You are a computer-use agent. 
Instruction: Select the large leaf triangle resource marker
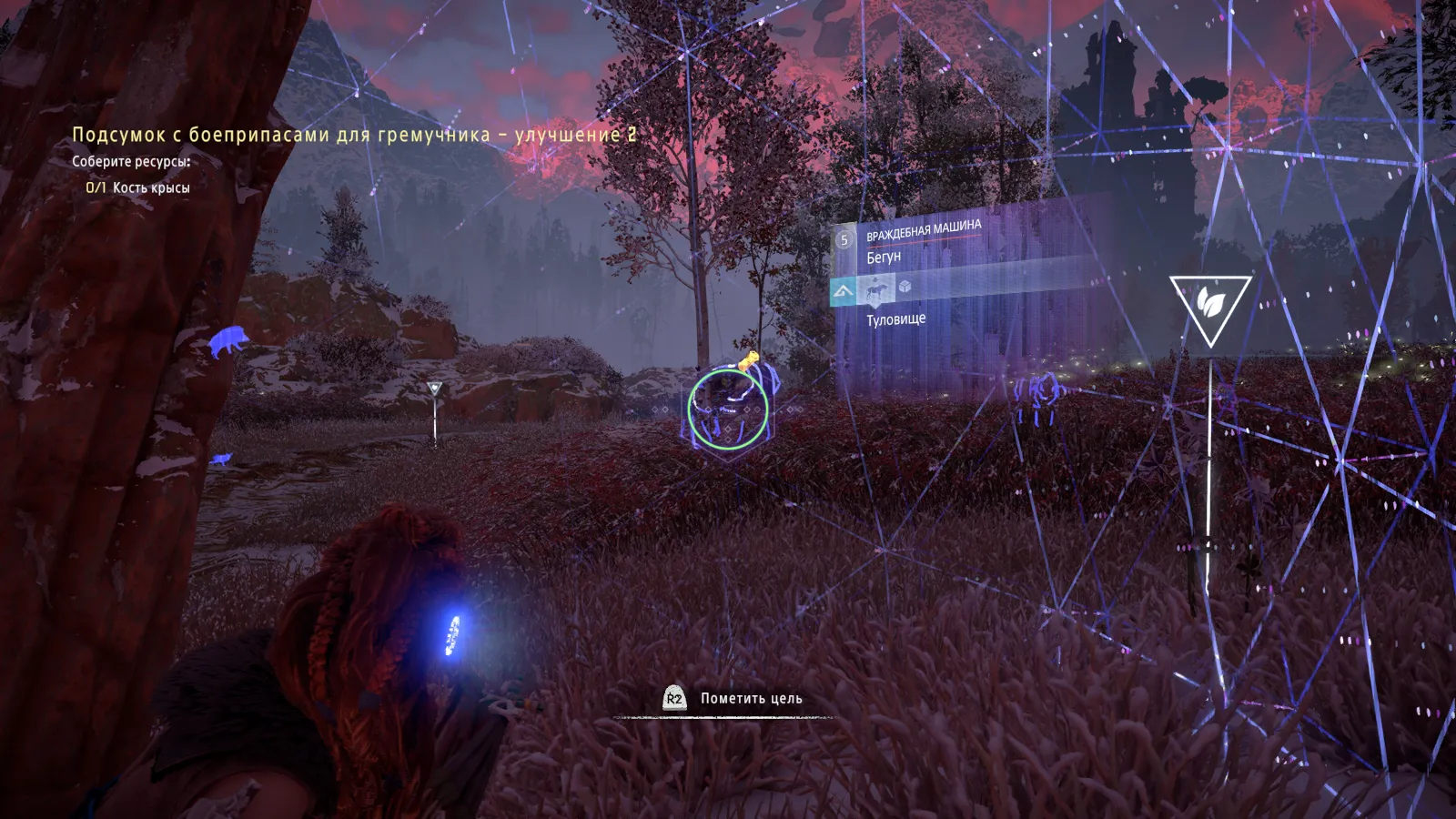[1209, 307]
